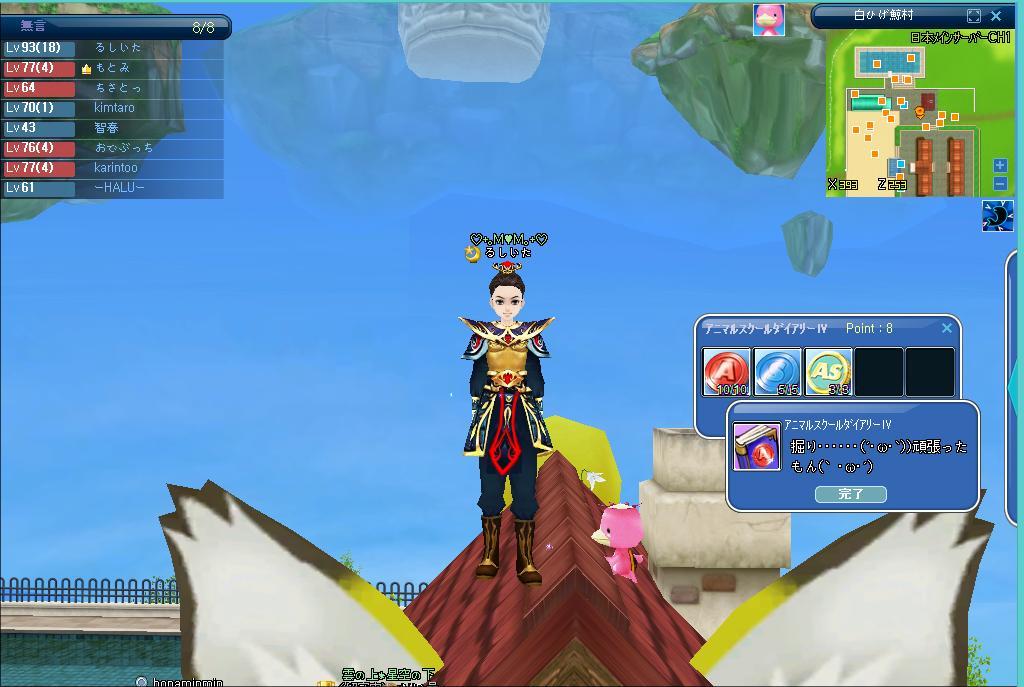Select the blue S medal slot
This screenshot has height=687, width=1024.
(x=777, y=372)
